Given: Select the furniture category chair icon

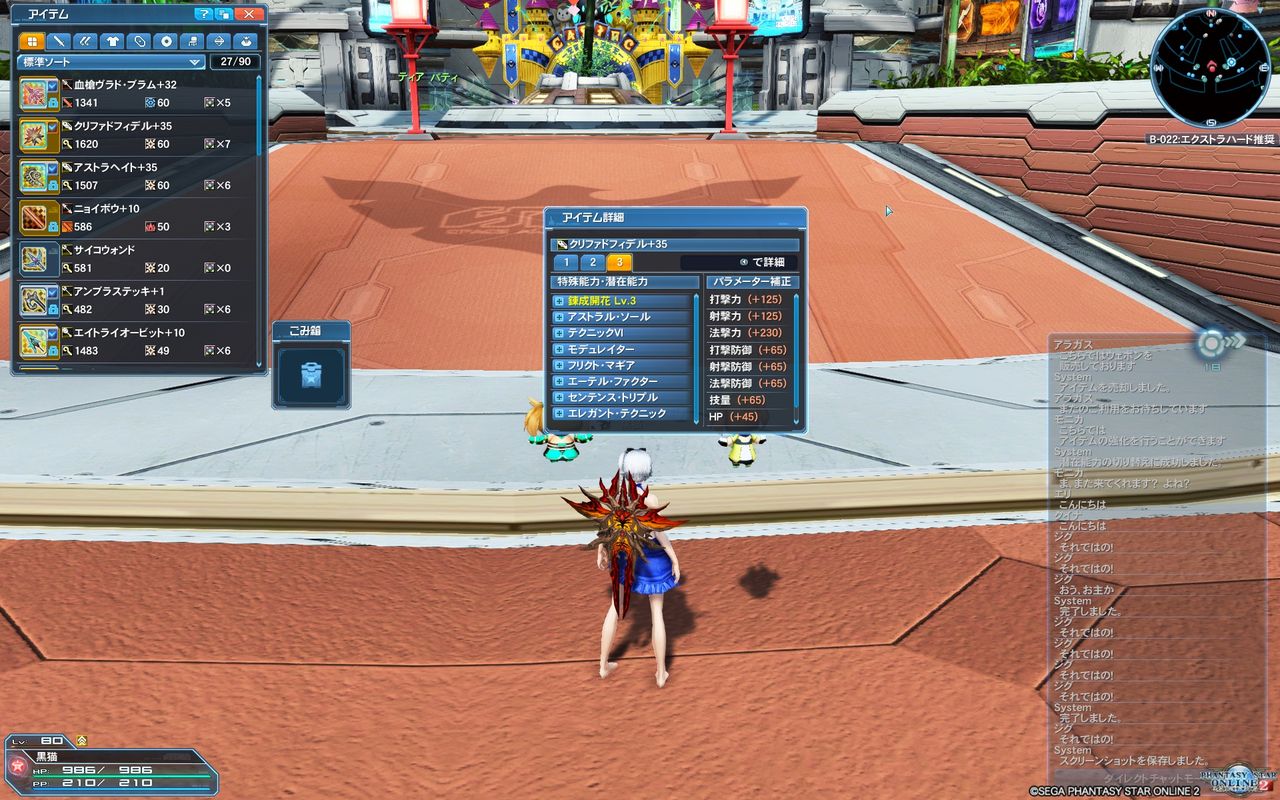Looking at the screenshot, I should (x=192, y=41).
